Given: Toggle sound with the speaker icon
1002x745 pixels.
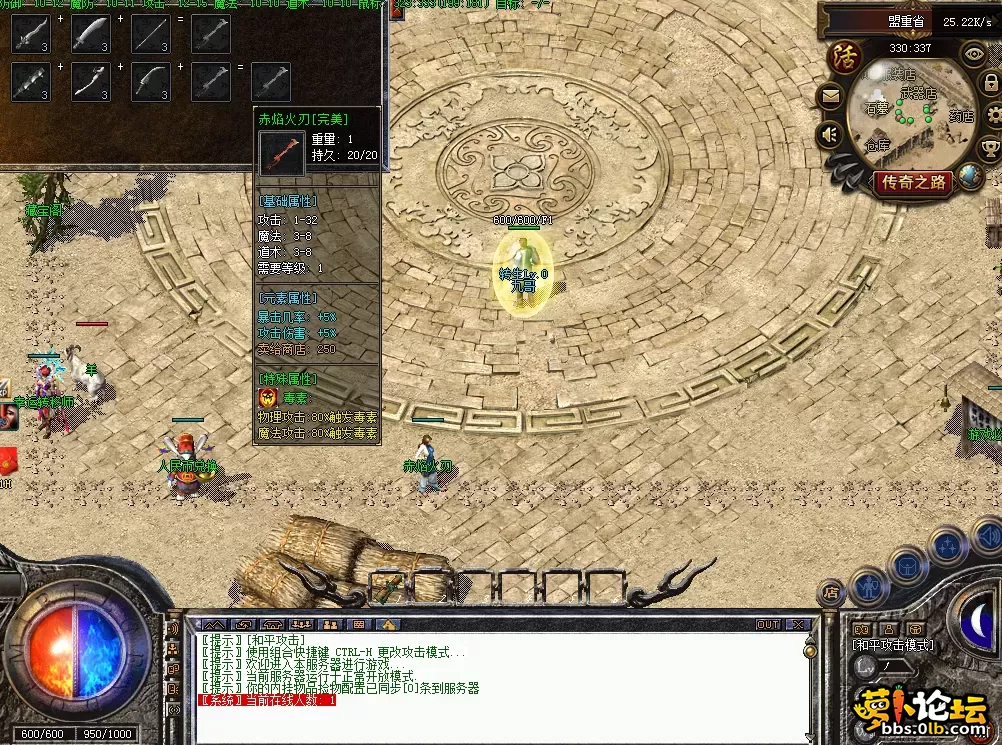Looking at the screenshot, I should 830,133.
